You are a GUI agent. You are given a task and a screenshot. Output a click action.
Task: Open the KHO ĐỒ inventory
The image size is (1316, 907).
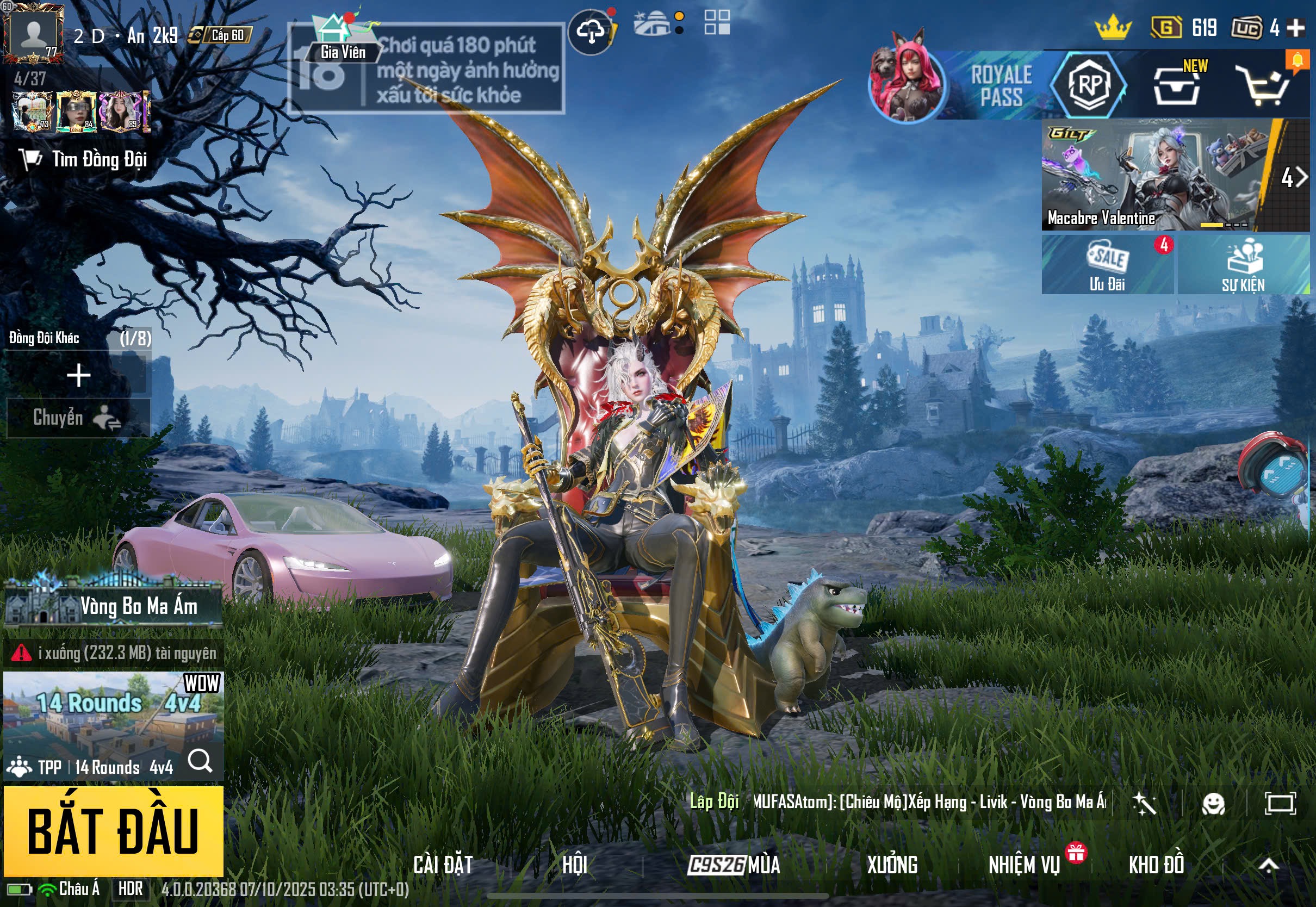click(x=1156, y=865)
